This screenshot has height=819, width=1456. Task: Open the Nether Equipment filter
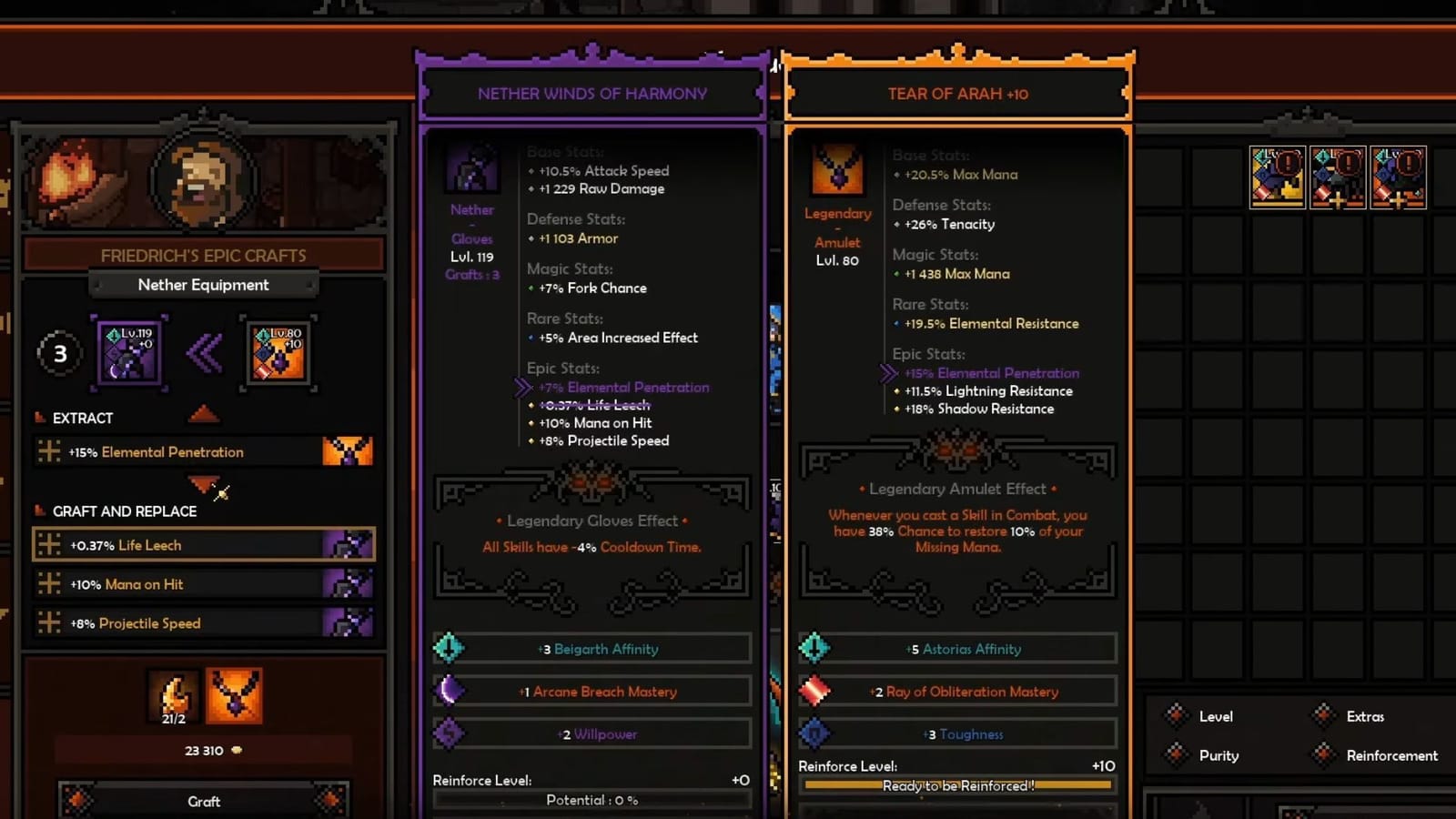click(204, 285)
